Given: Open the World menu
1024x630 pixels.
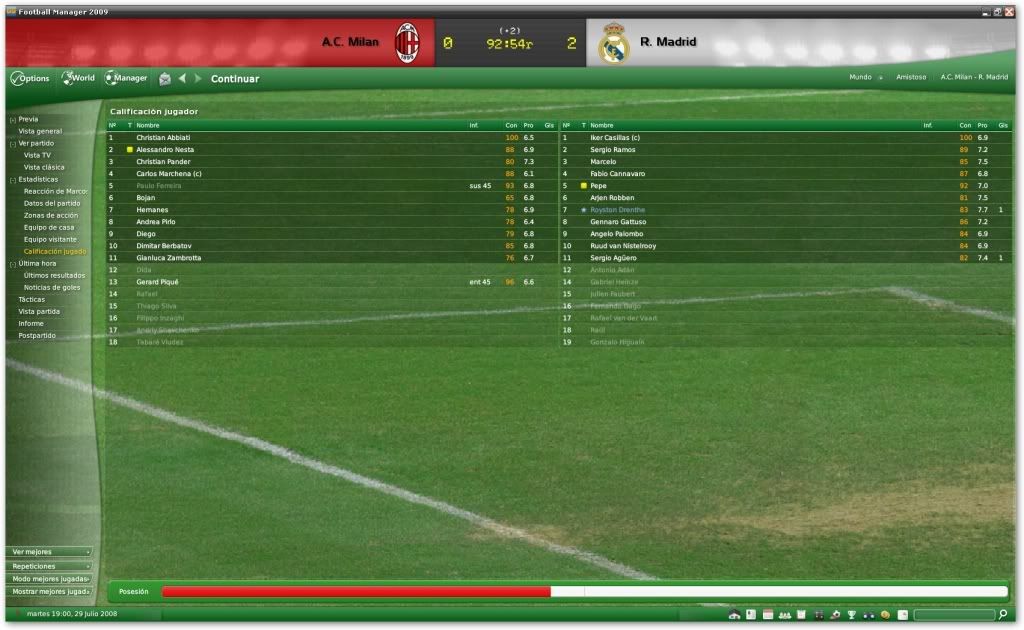Looking at the screenshot, I should (x=79, y=78).
